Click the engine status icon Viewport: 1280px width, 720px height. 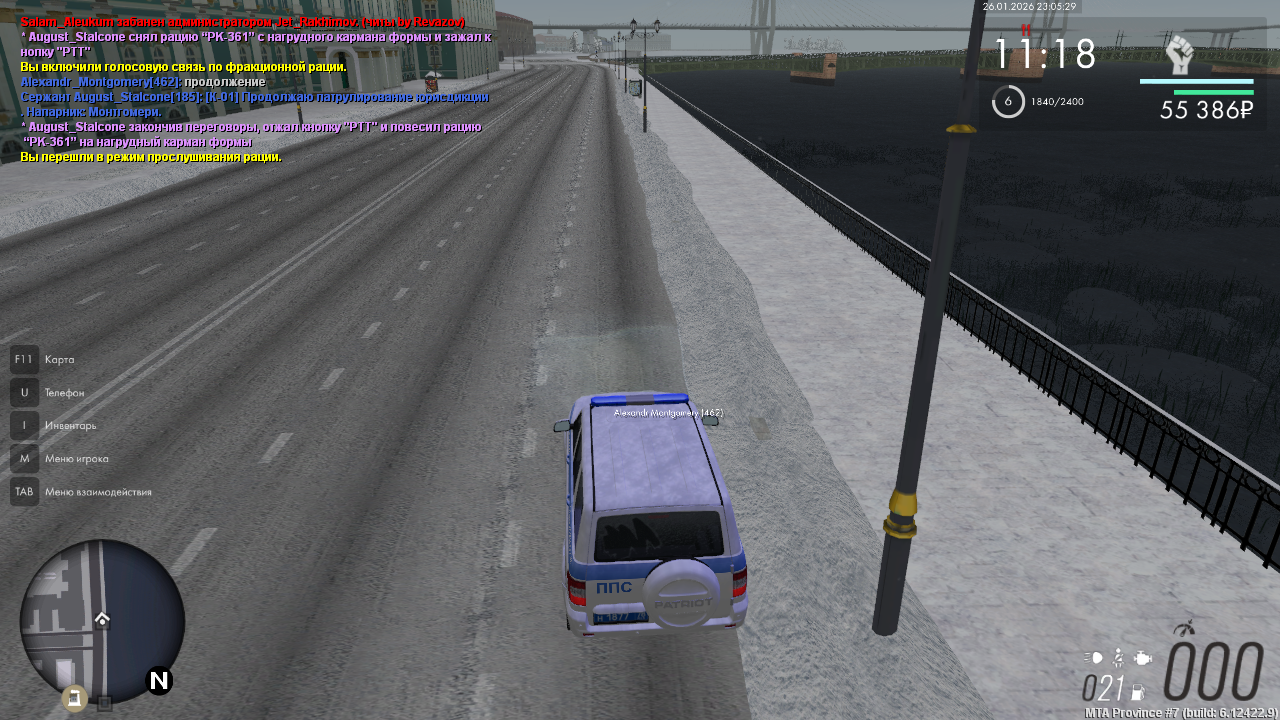coord(1143,658)
